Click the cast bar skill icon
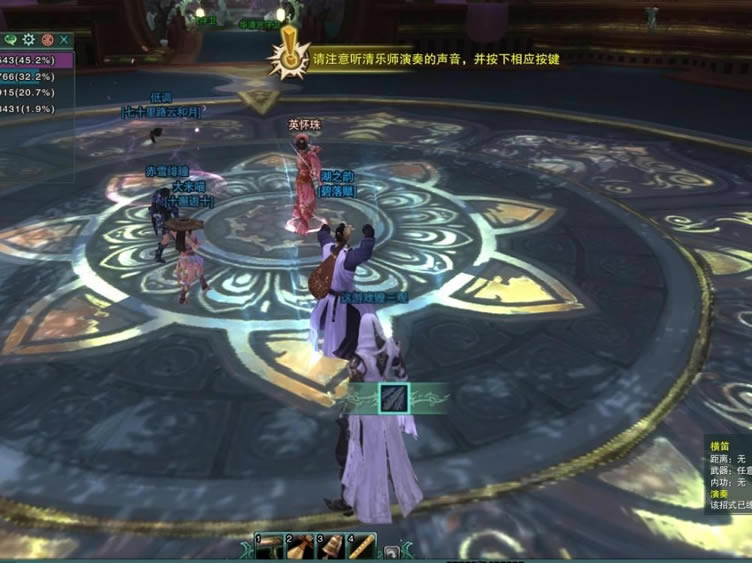The image size is (752, 563). pyautogui.click(x=394, y=399)
